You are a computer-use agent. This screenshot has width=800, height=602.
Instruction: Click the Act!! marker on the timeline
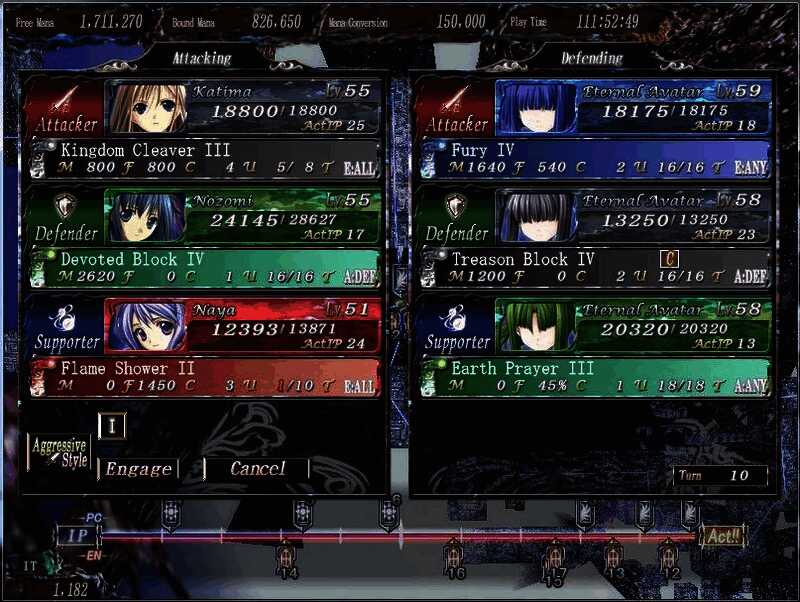pos(721,537)
